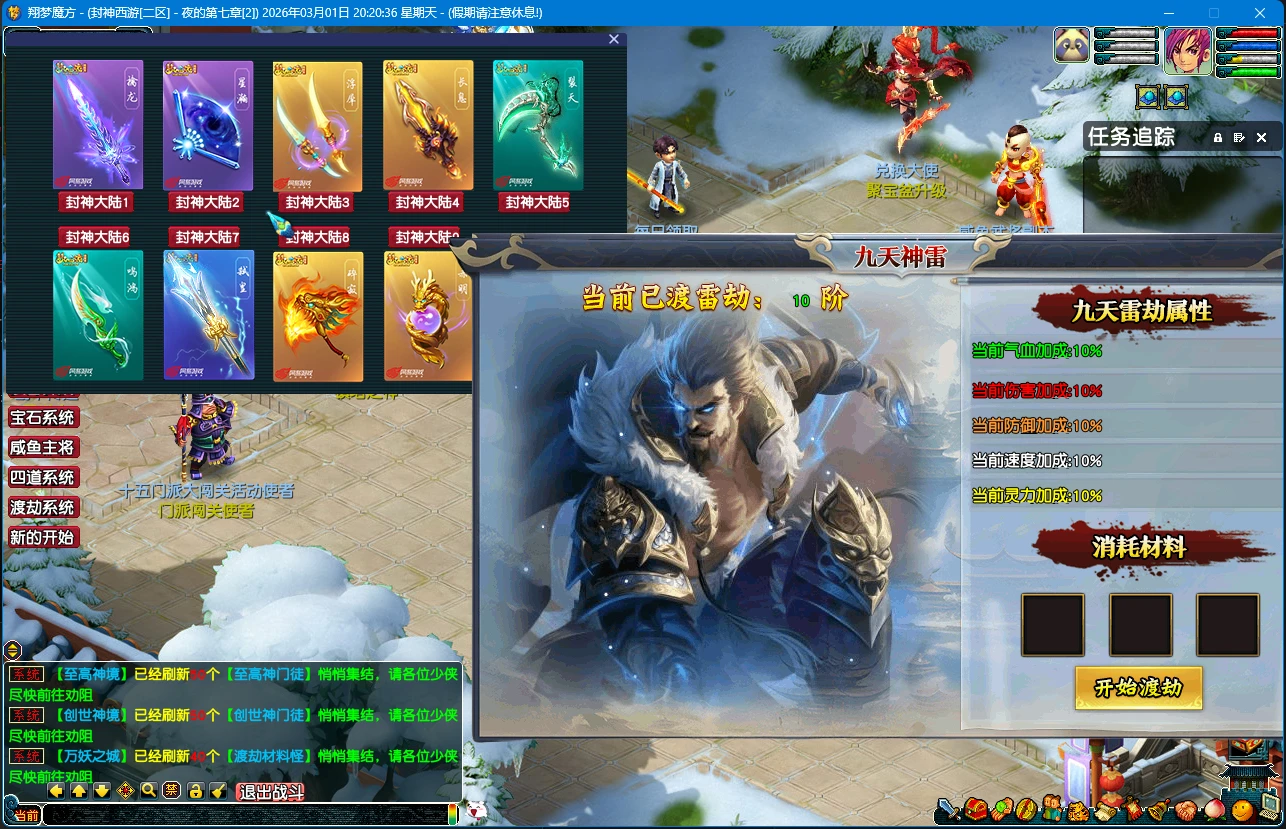Start the tribulation with 开始渡劫 button
The width and height of the screenshot is (1286, 829).
click(1138, 688)
